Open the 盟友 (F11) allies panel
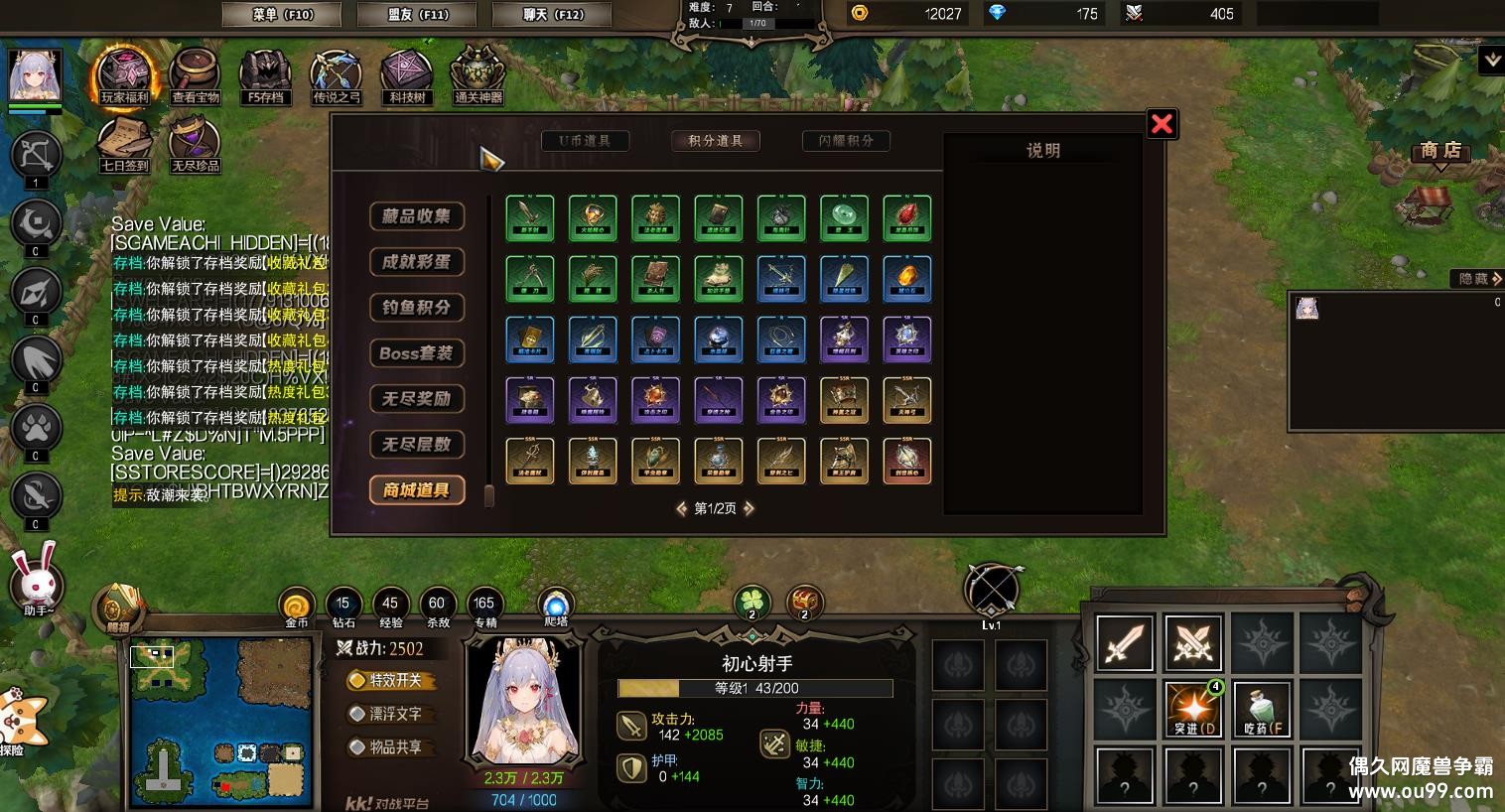Screen dimensions: 1505x812 click(418, 15)
